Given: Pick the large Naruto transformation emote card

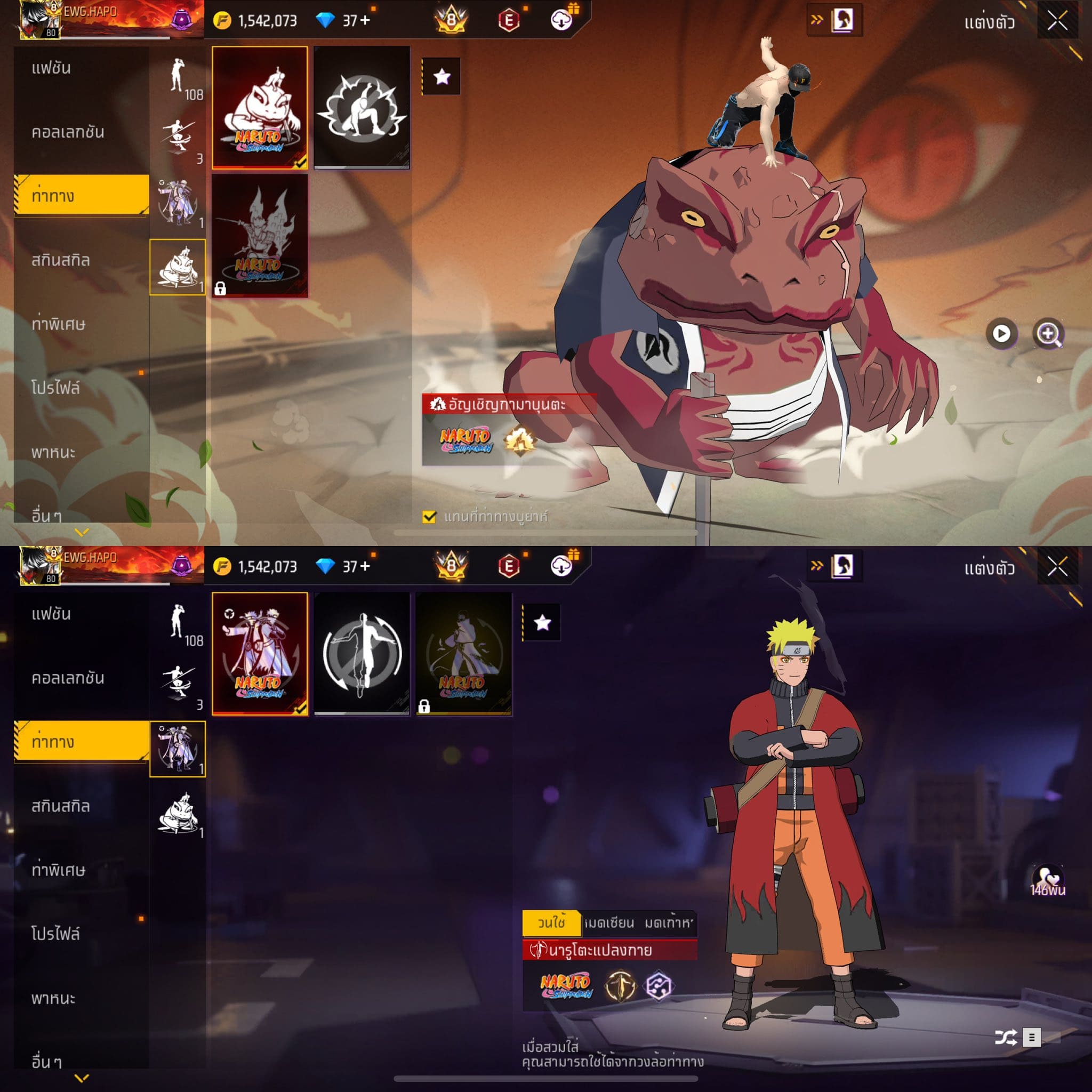Looking at the screenshot, I should pyautogui.click(x=260, y=653).
